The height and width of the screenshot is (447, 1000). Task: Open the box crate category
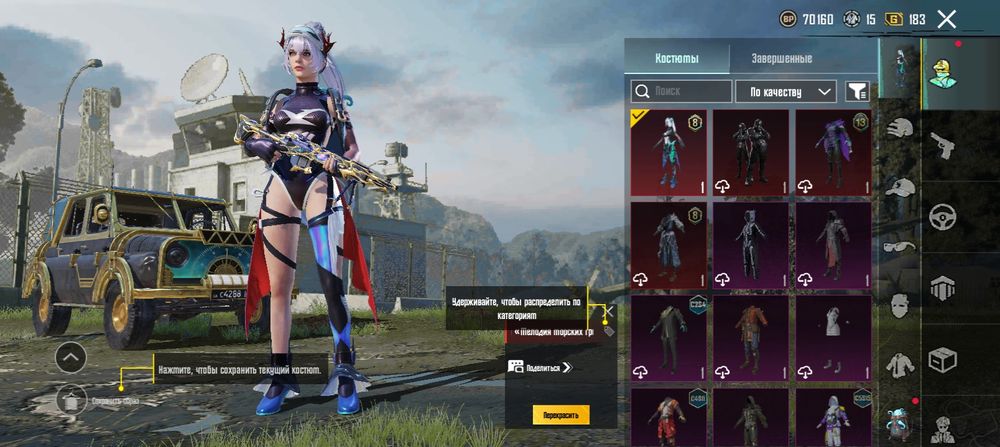pyautogui.click(x=942, y=358)
